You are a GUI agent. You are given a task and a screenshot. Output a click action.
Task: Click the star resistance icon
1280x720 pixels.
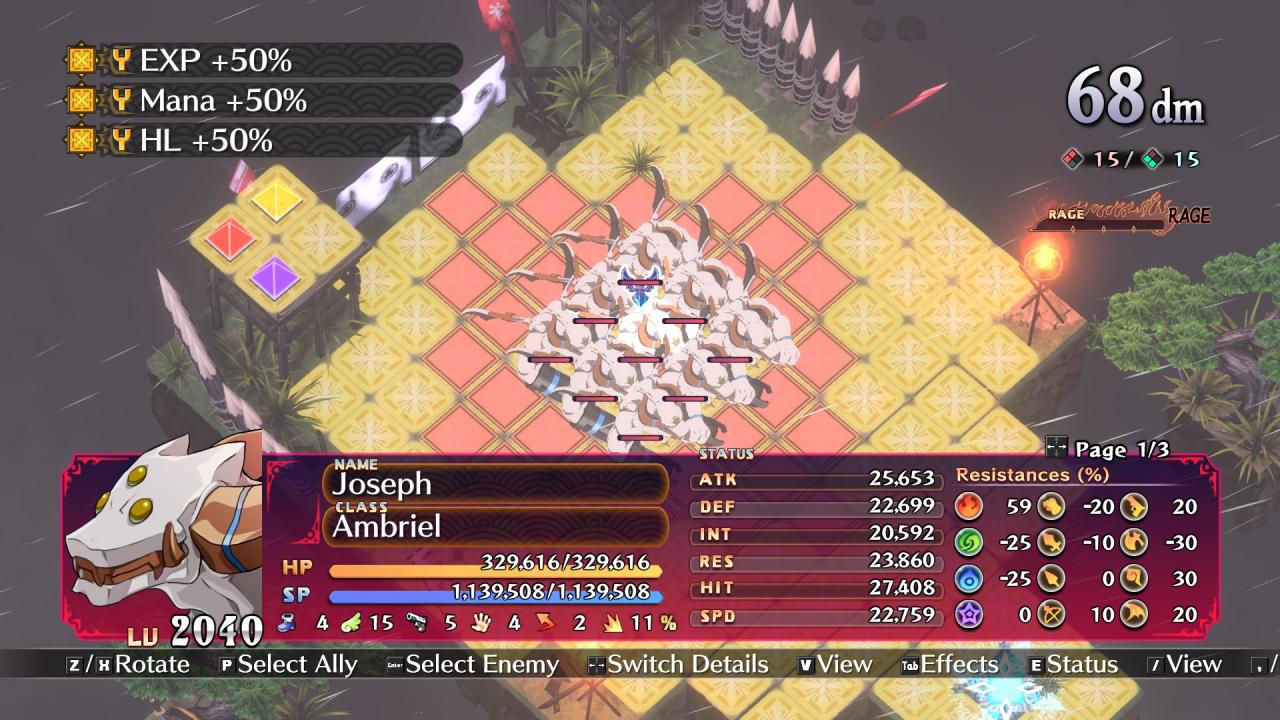click(968, 614)
